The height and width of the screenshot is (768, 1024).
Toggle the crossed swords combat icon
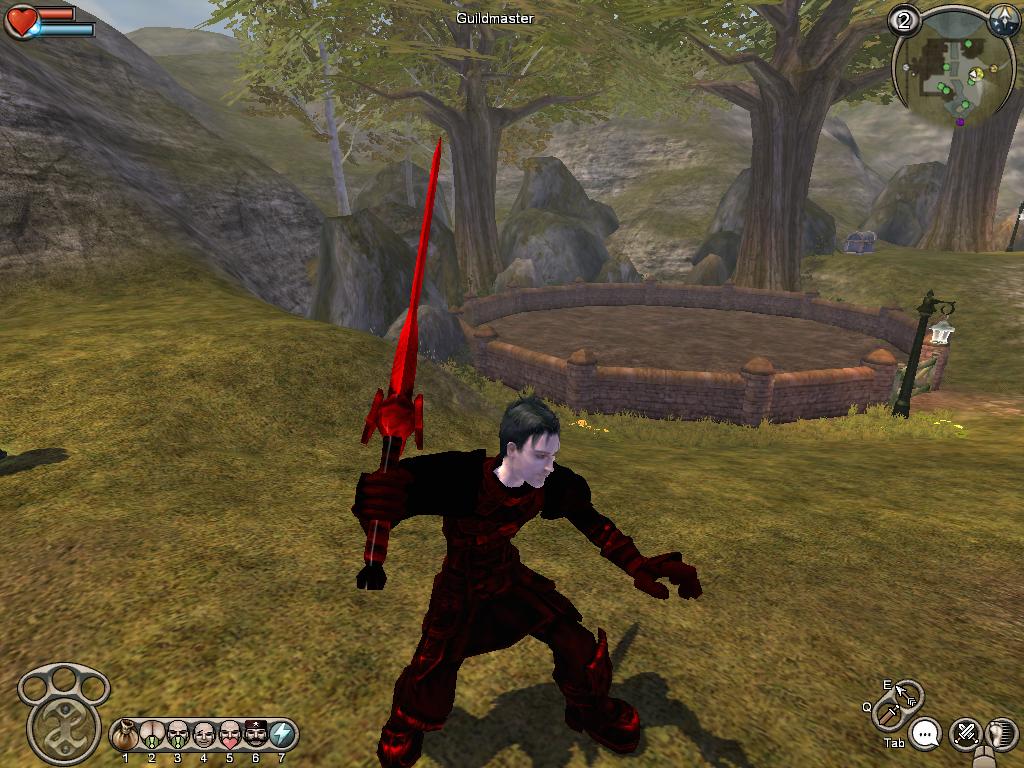(x=965, y=734)
